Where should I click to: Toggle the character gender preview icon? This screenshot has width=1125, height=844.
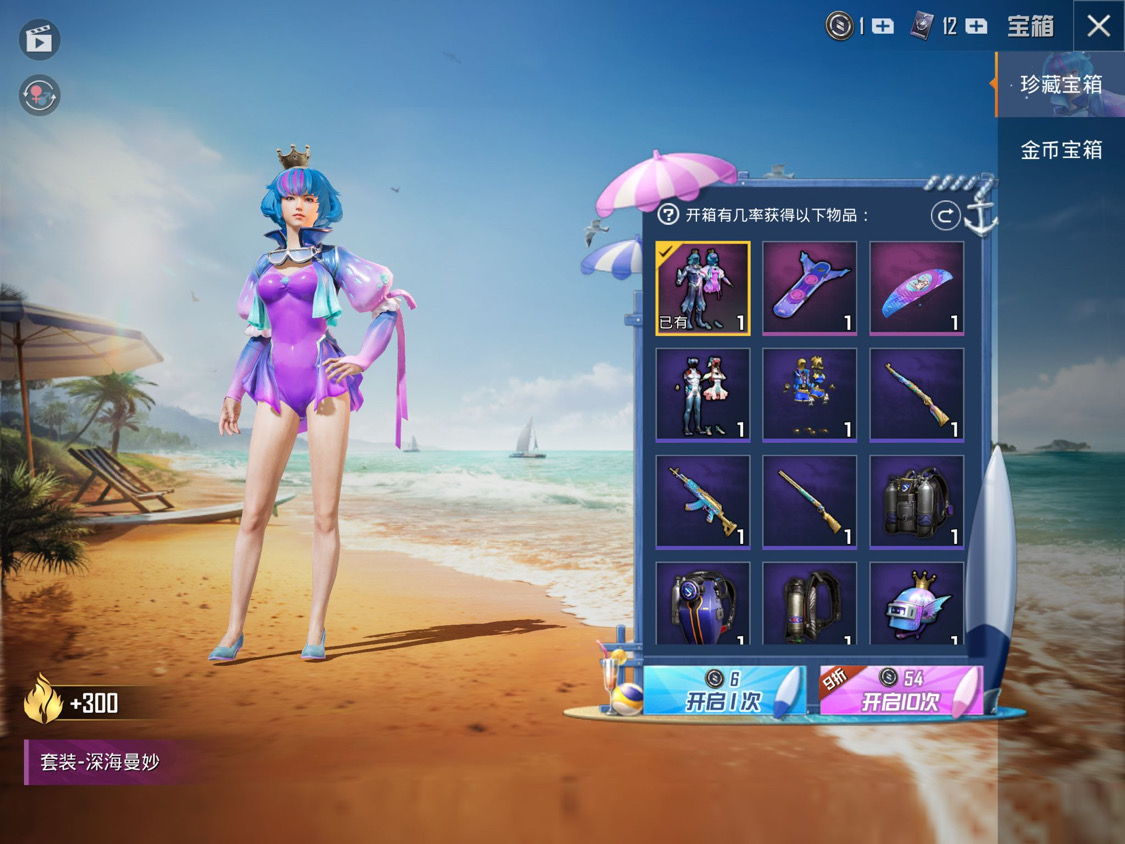click(40, 96)
